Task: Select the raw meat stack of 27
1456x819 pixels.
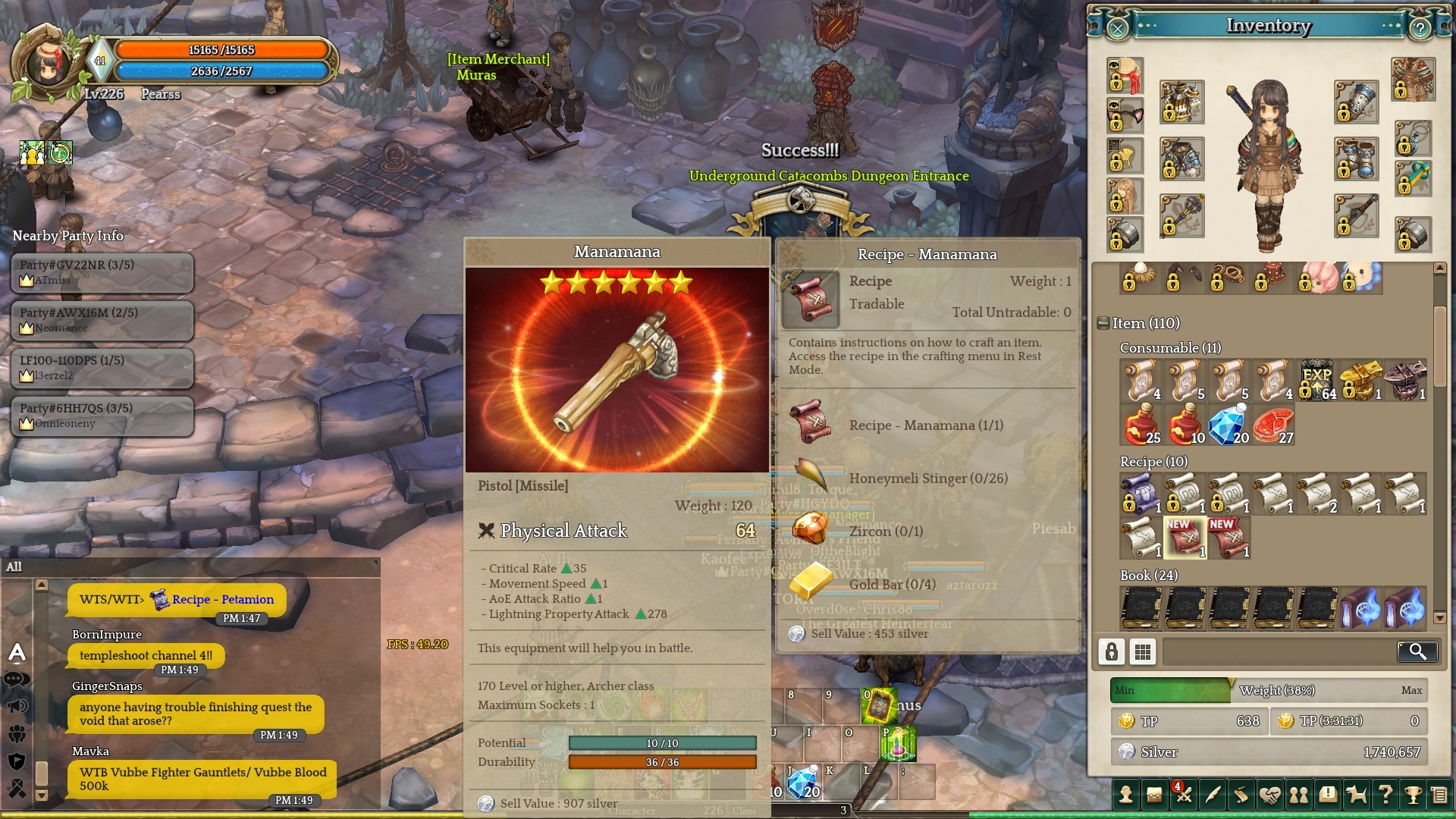Action: 1272,424
